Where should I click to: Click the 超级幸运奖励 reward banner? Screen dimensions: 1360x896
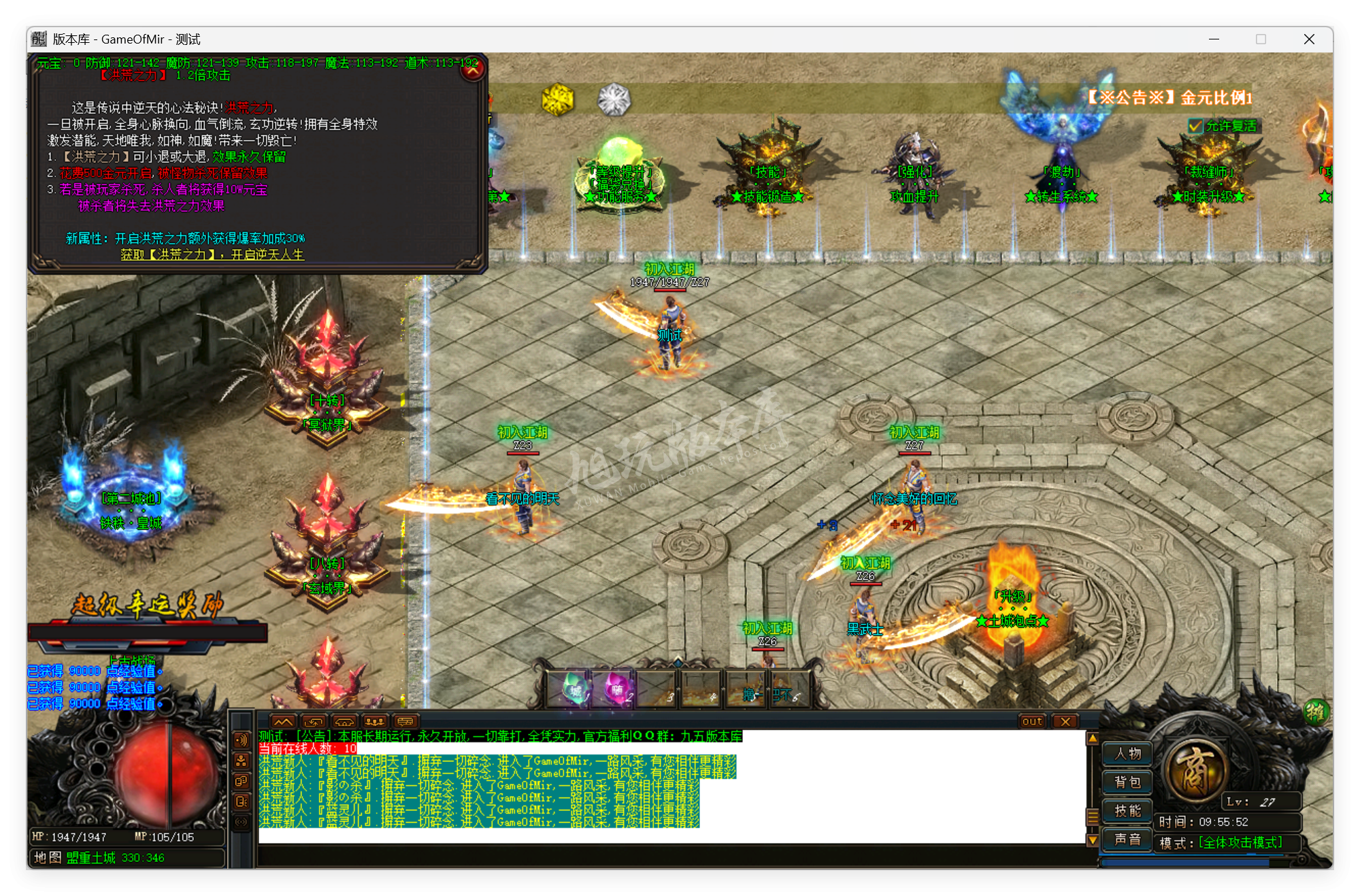(147, 606)
